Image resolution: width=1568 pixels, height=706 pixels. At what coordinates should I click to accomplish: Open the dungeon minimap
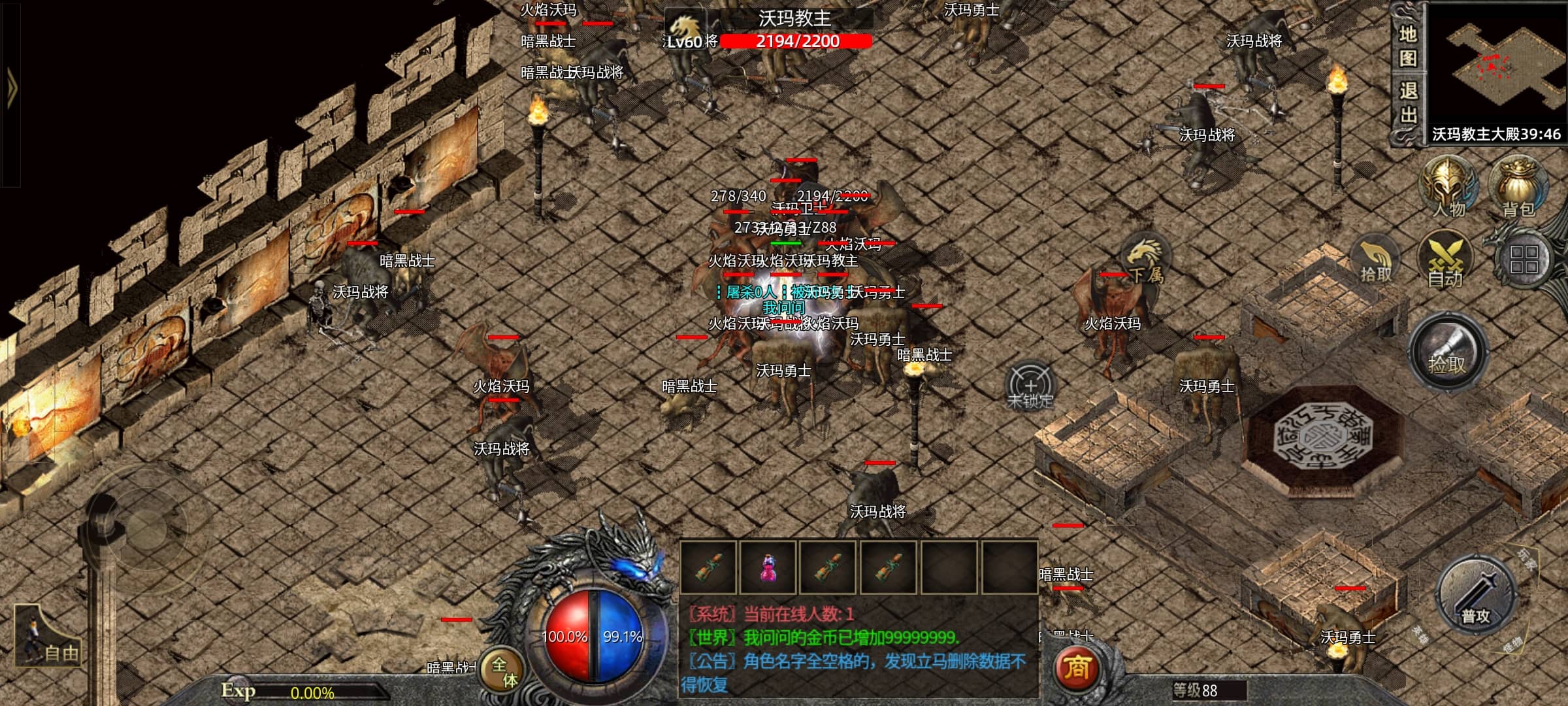tap(1496, 64)
